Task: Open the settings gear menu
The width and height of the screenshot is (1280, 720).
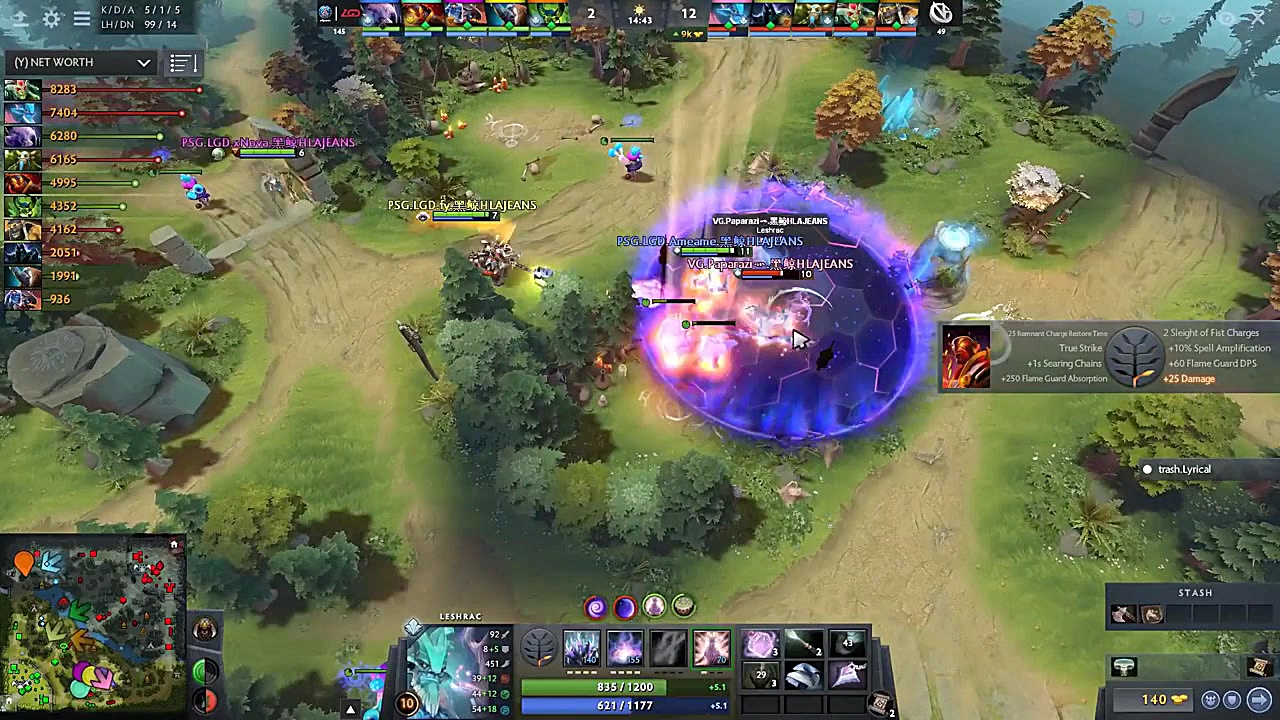Action: pyautogui.click(x=50, y=18)
